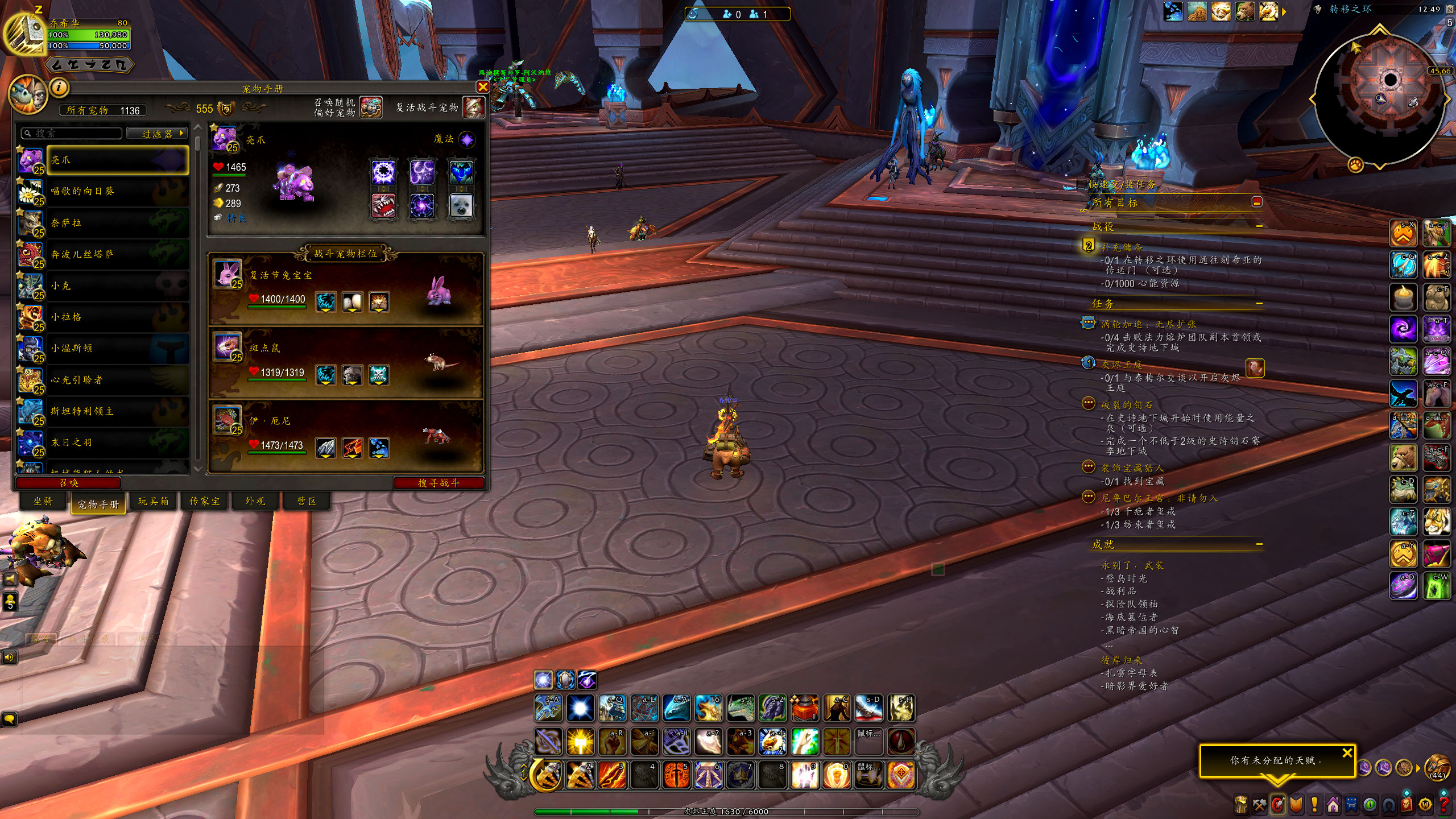Switch to the 传家宝 heirlooms tab

click(204, 501)
